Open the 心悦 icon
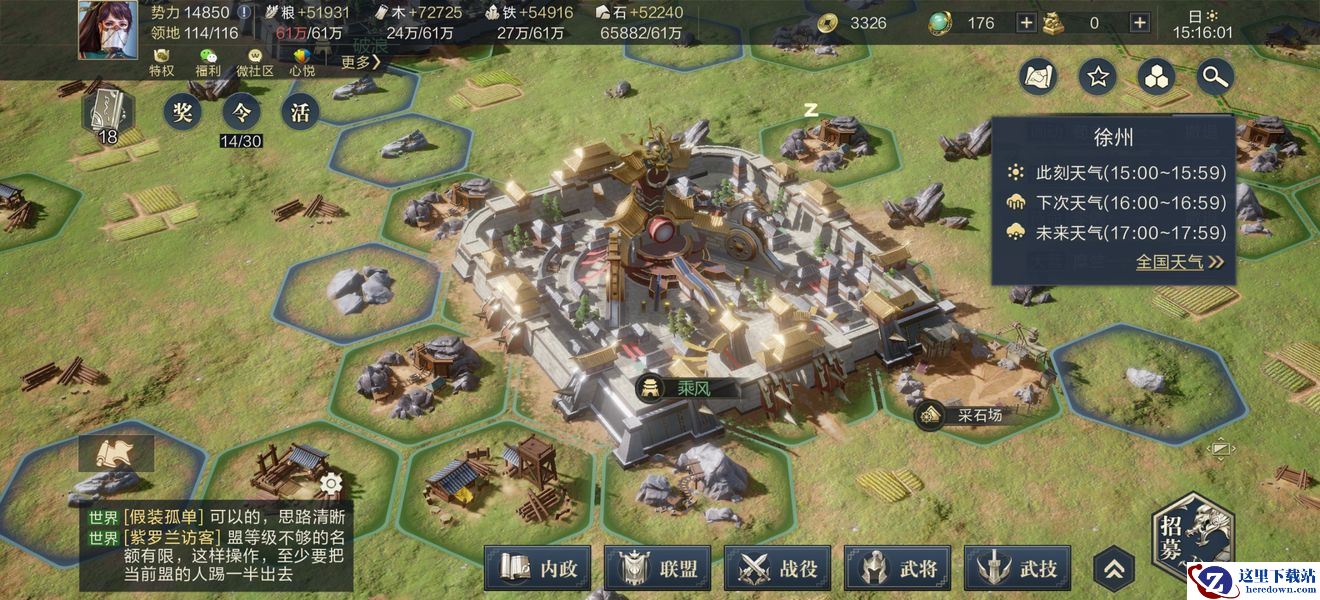 coord(302,62)
